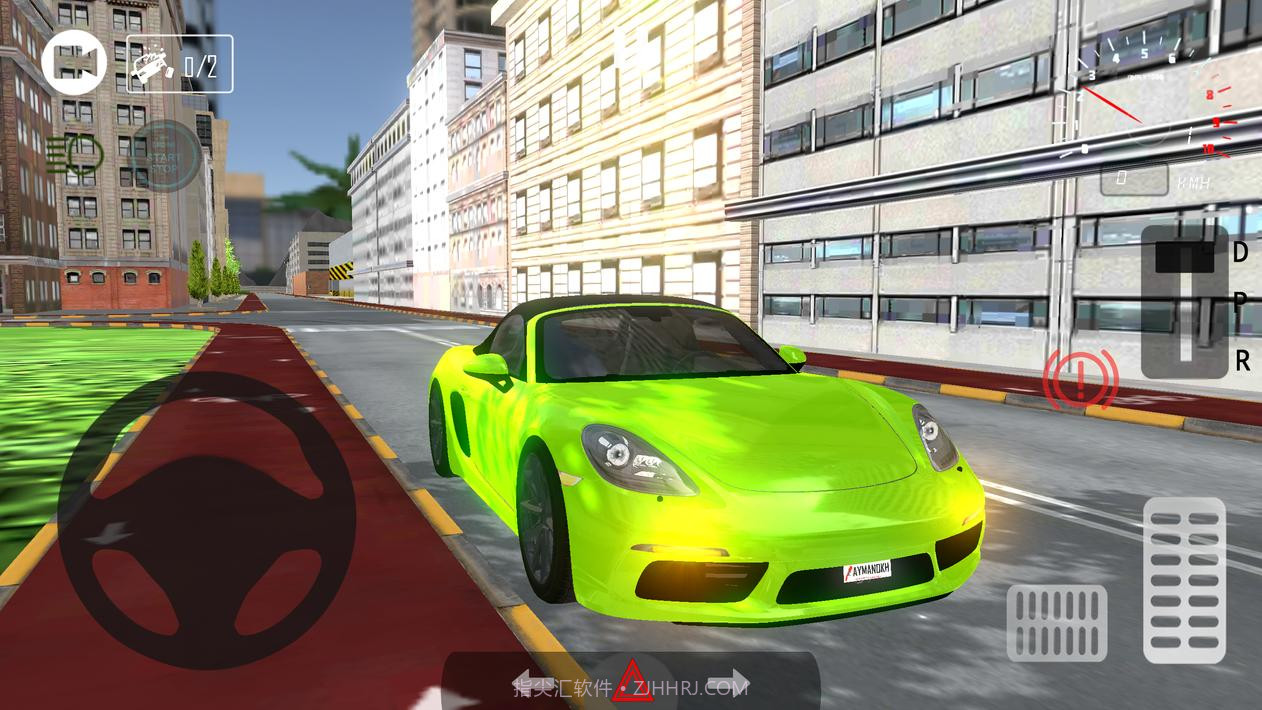Activate the right turn signal arrow
Viewport: 1262px width, 710px height.
735,682
